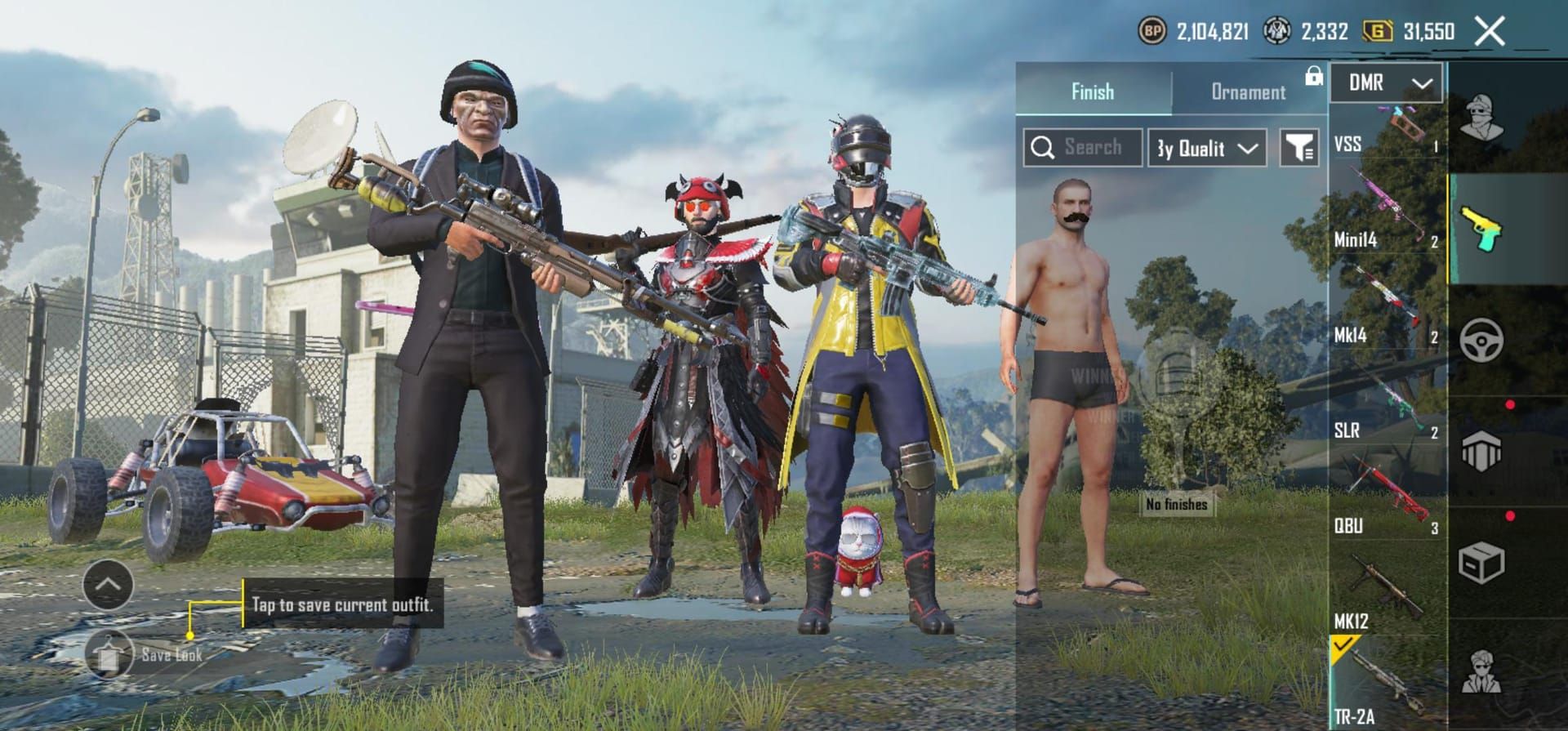Click the Search input field
Image resolution: width=1568 pixels, height=731 pixels.
(x=1086, y=147)
